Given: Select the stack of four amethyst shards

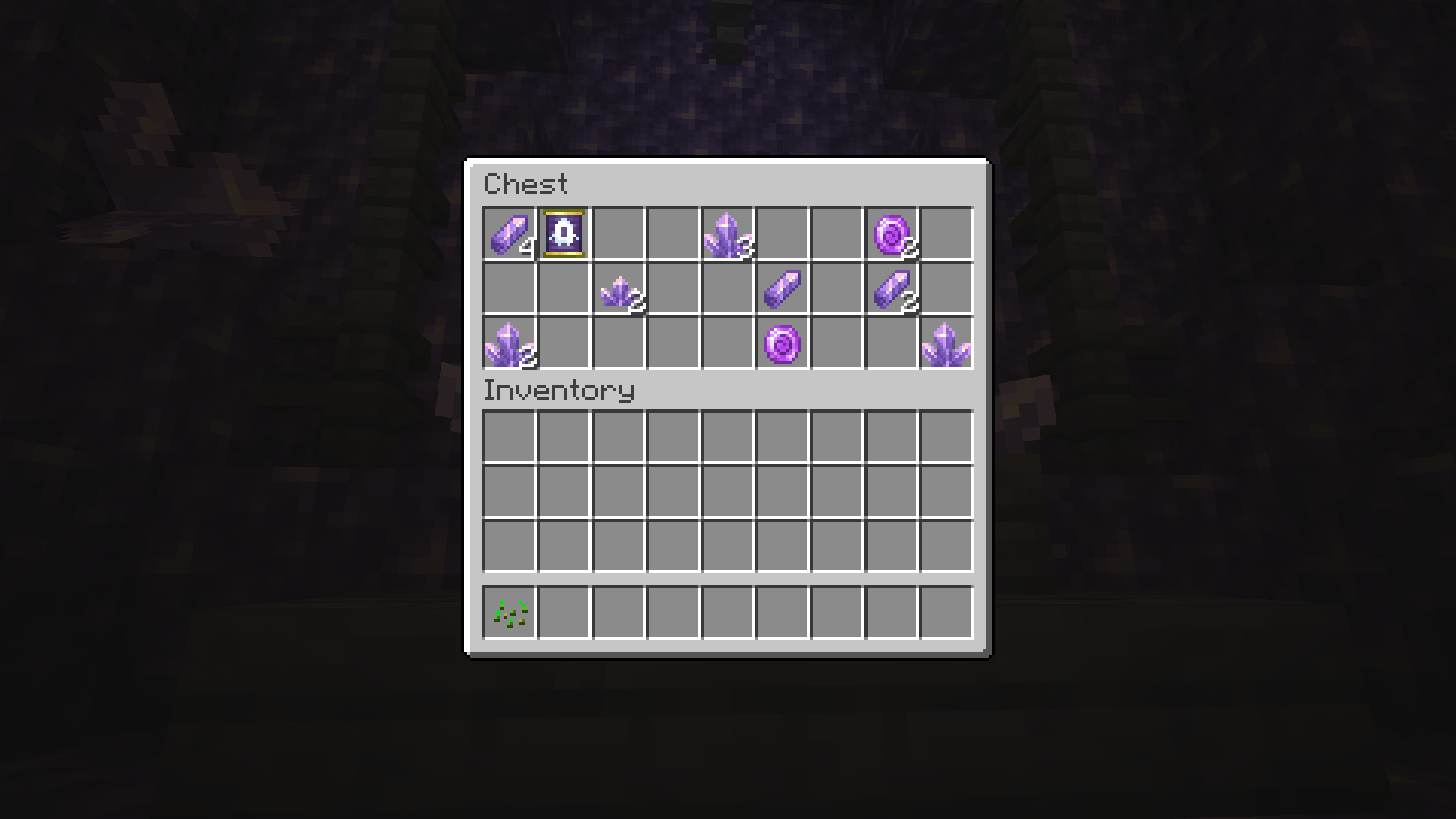Looking at the screenshot, I should (509, 234).
